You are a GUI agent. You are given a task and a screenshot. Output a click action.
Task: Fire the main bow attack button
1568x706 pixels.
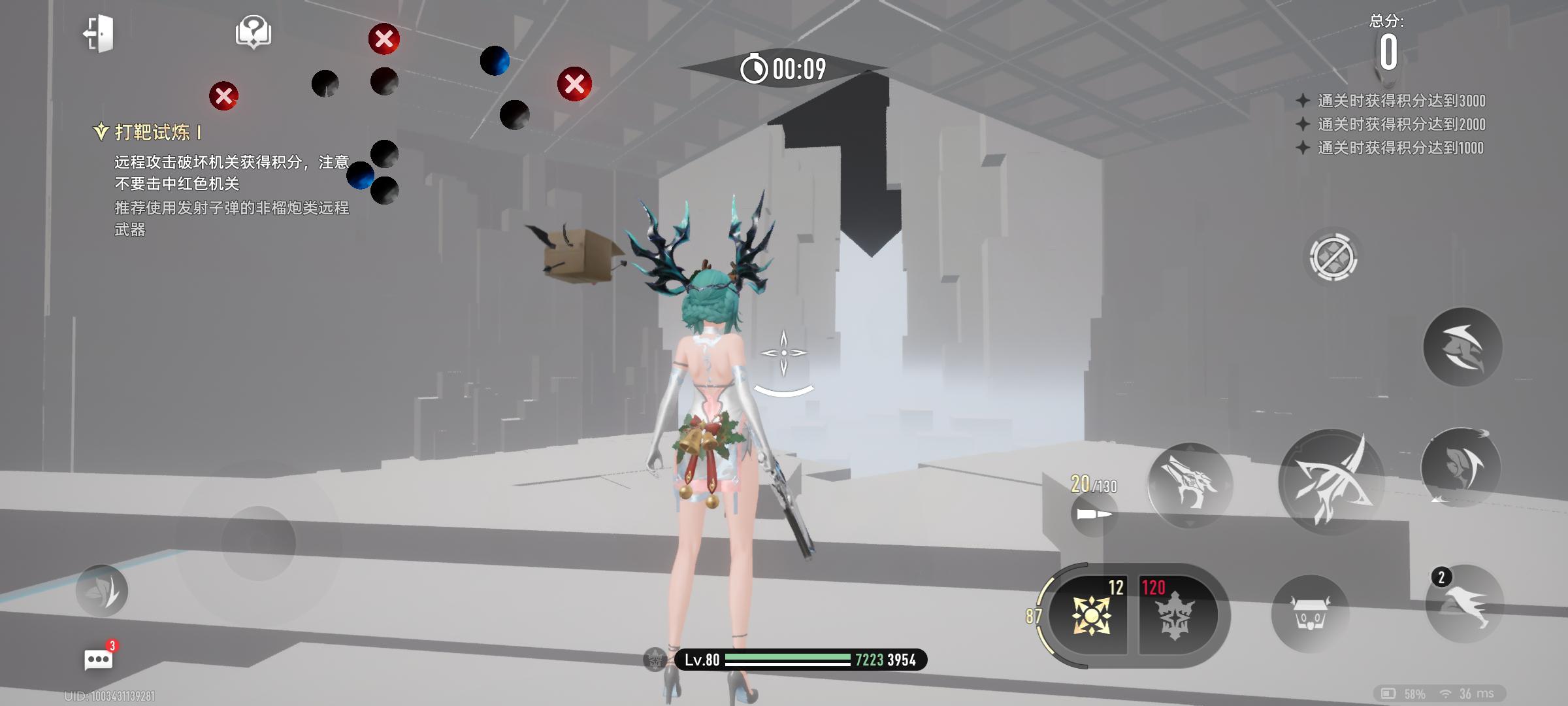pyautogui.click(x=1331, y=482)
